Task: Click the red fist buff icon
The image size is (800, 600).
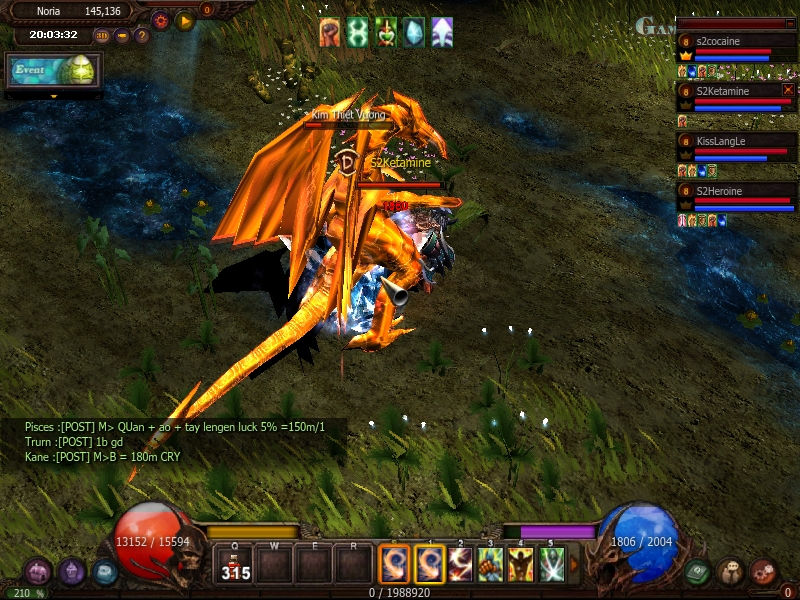Action: pos(330,32)
